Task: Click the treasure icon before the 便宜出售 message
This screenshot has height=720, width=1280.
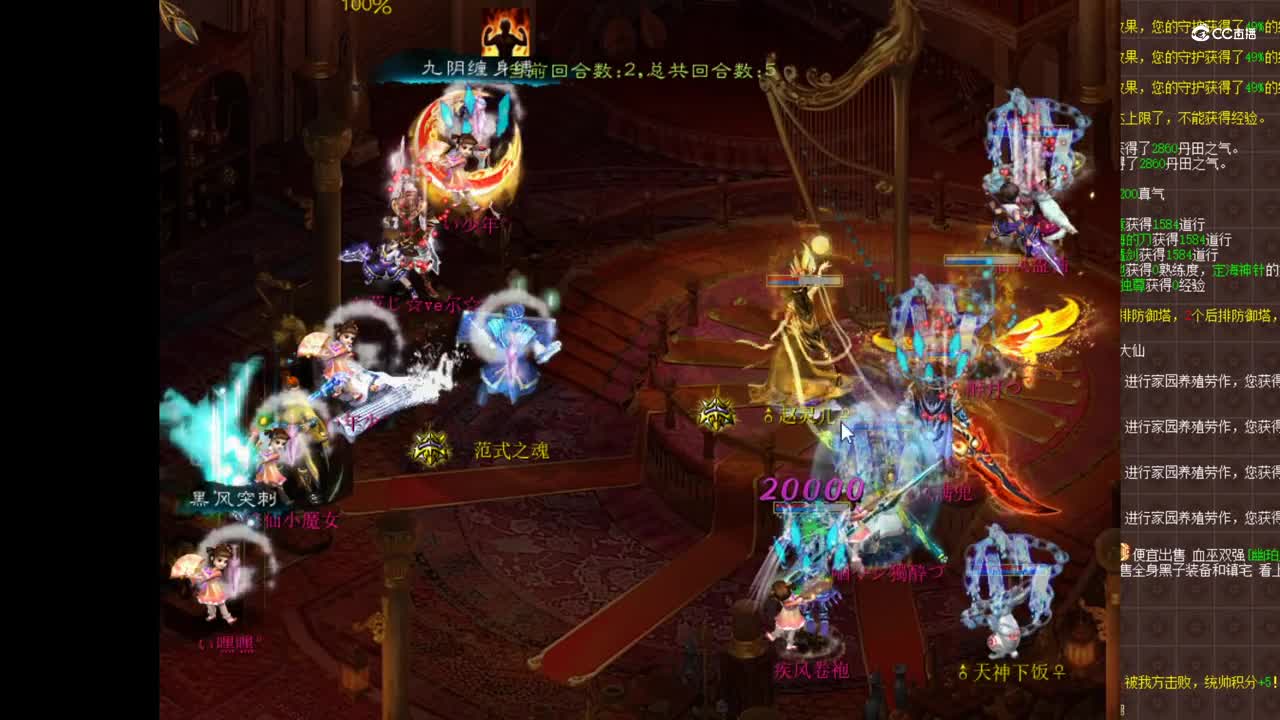Action: coord(1122,551)
